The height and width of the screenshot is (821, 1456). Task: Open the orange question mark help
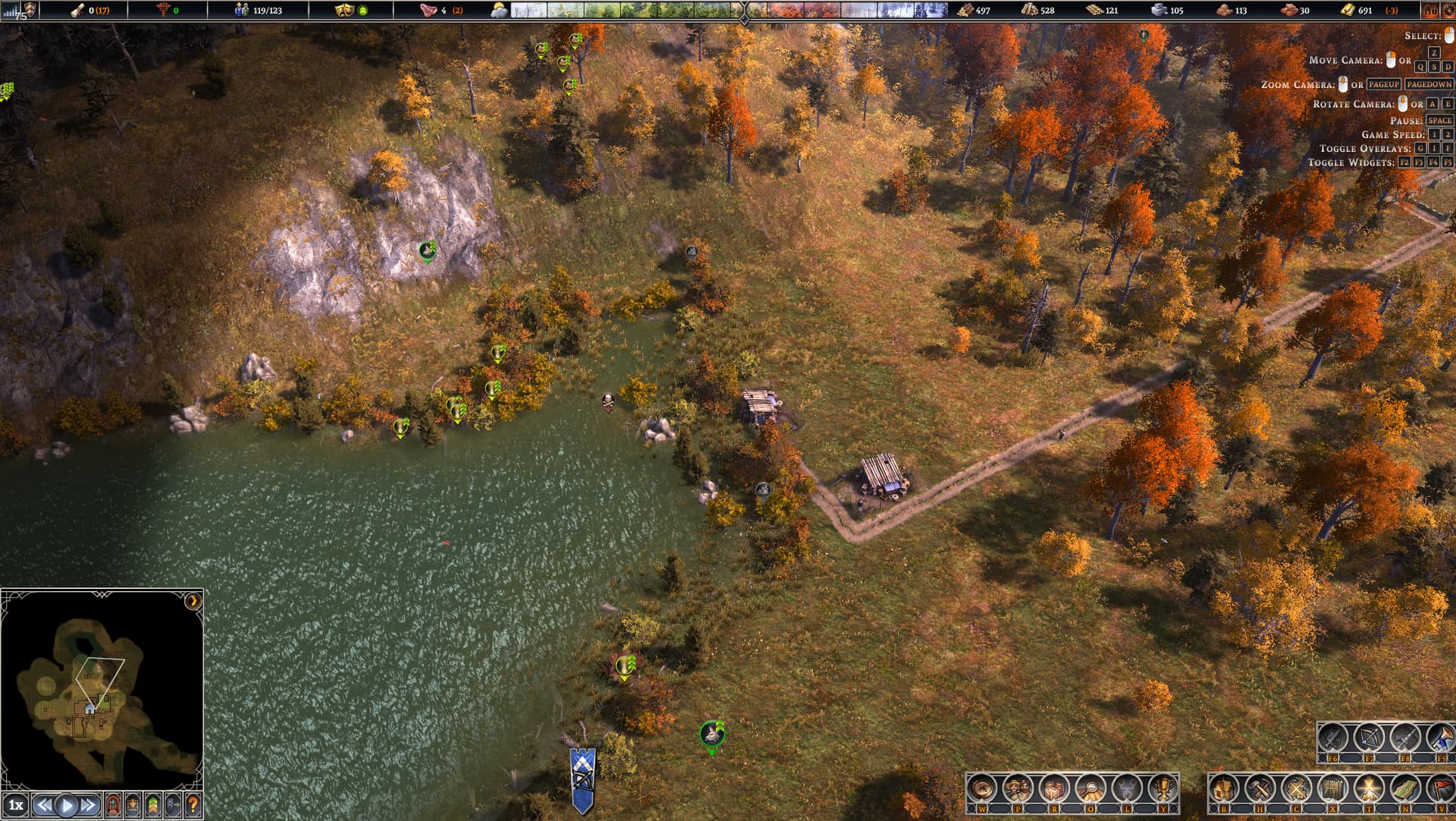[193, 804]
